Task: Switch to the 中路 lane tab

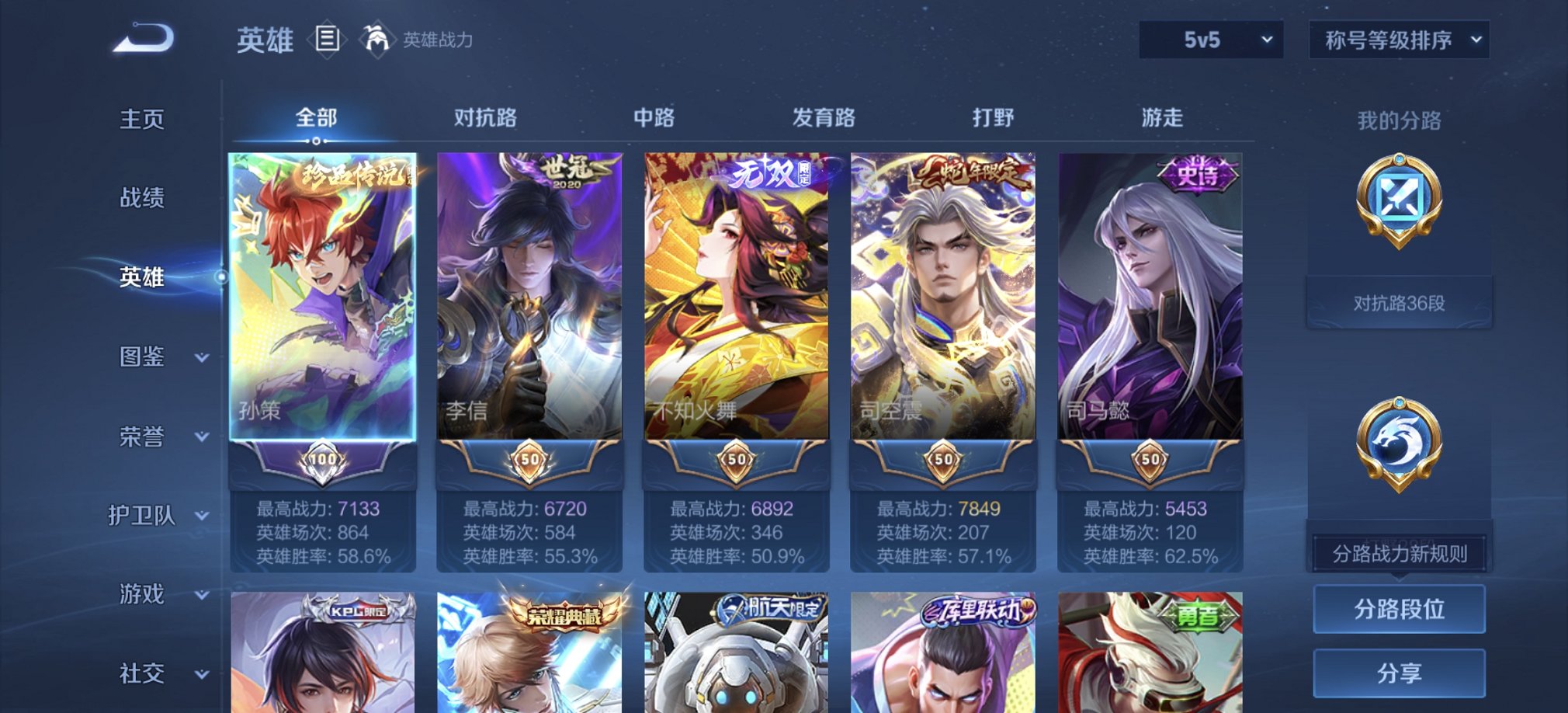Action: pyautogui.click(x=654, y=117)
